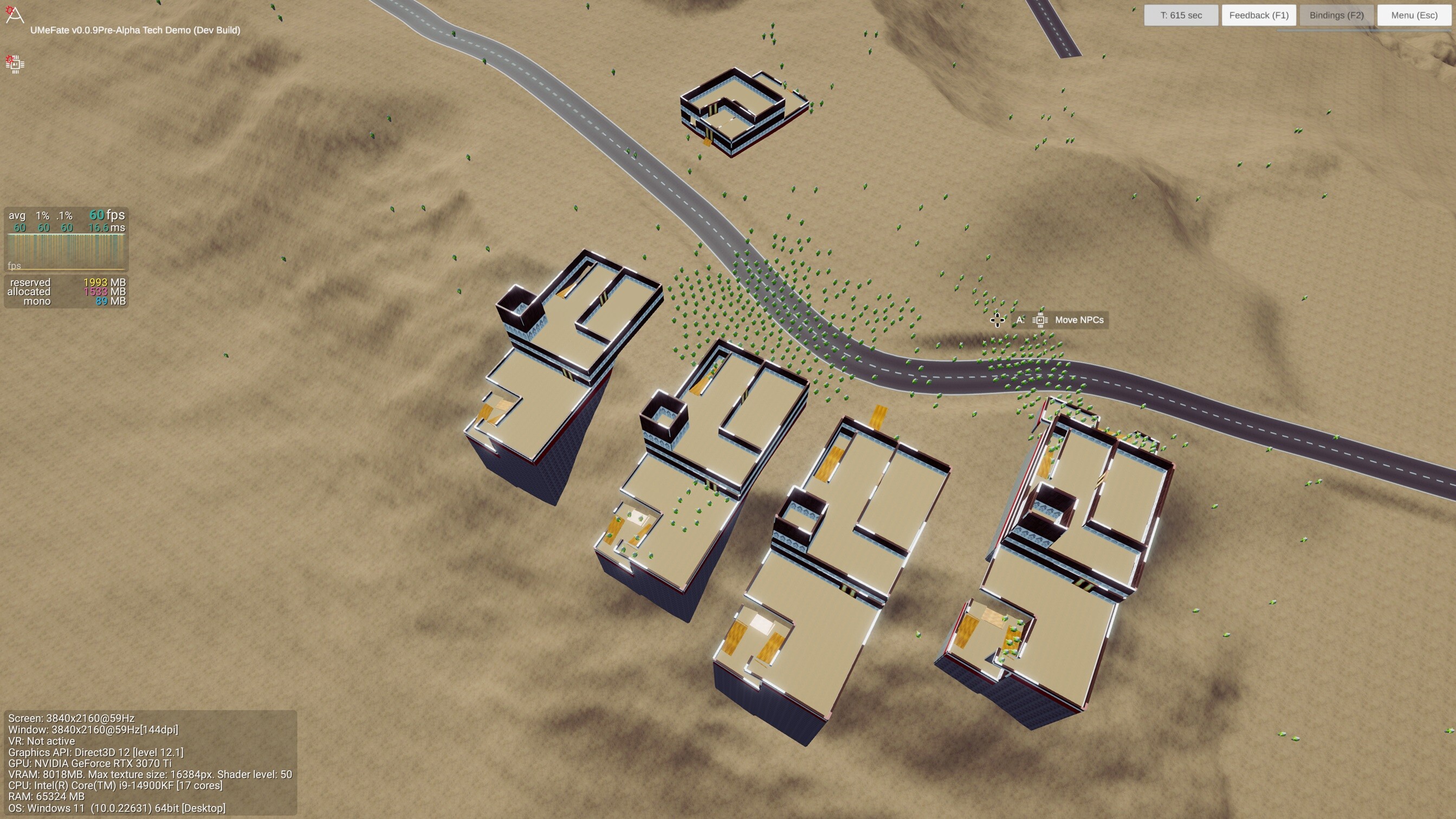Viewport: 1456px width, 819px height.
Task: Click the Bindings (F2) entry
Action: 1336,15
